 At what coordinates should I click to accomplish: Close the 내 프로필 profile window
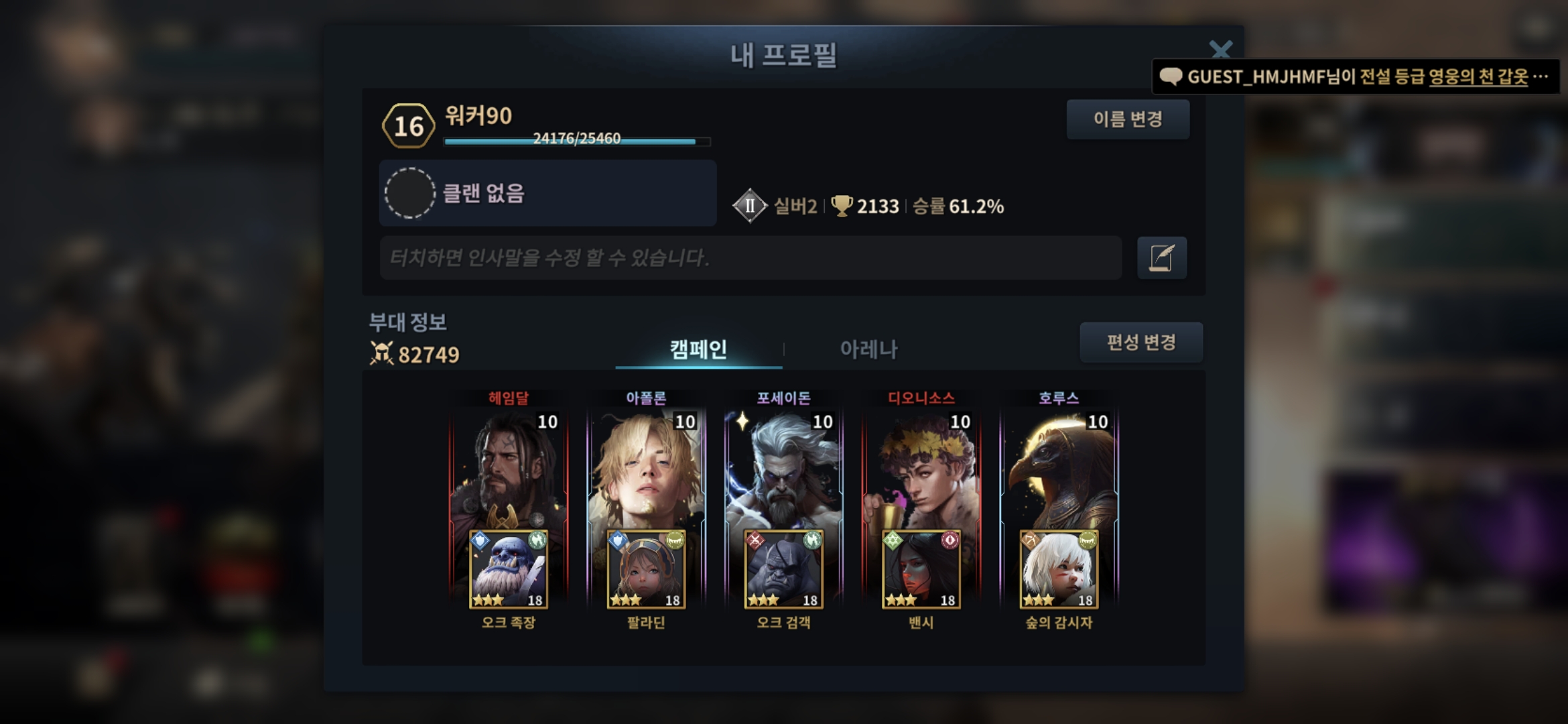click(1220, 50)
